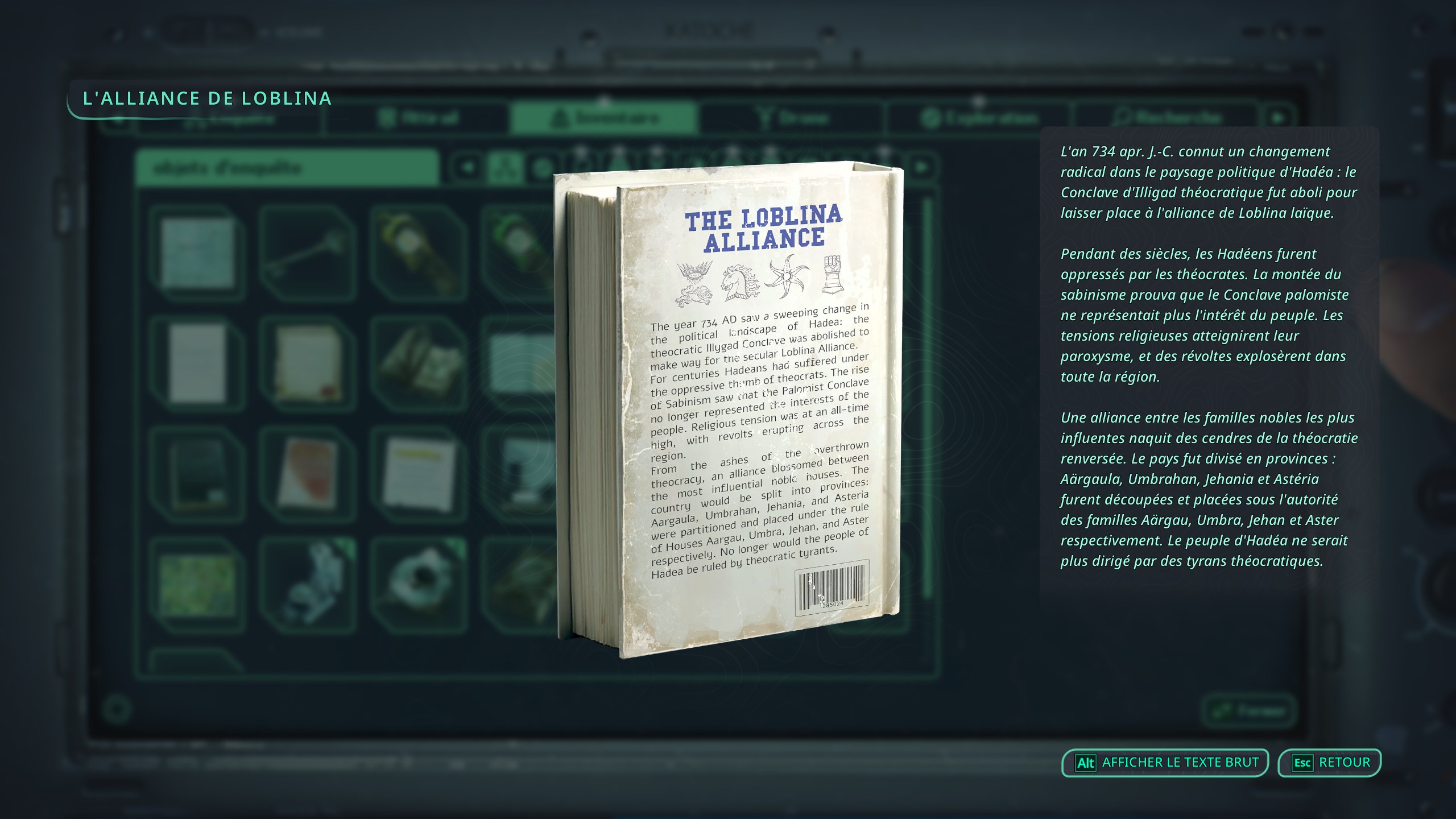Open the Recherche tab
1456x819 pixels.
point(1169,118)
